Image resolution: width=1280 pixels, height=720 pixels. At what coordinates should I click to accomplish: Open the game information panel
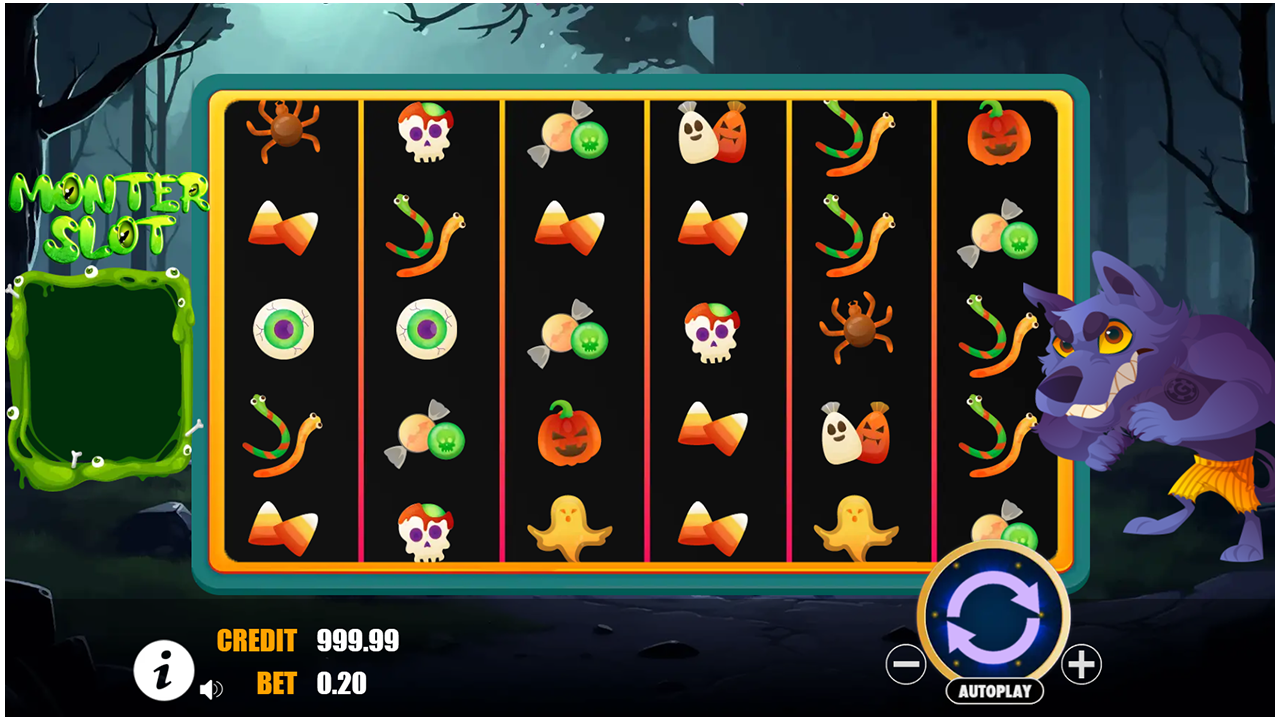165,671
